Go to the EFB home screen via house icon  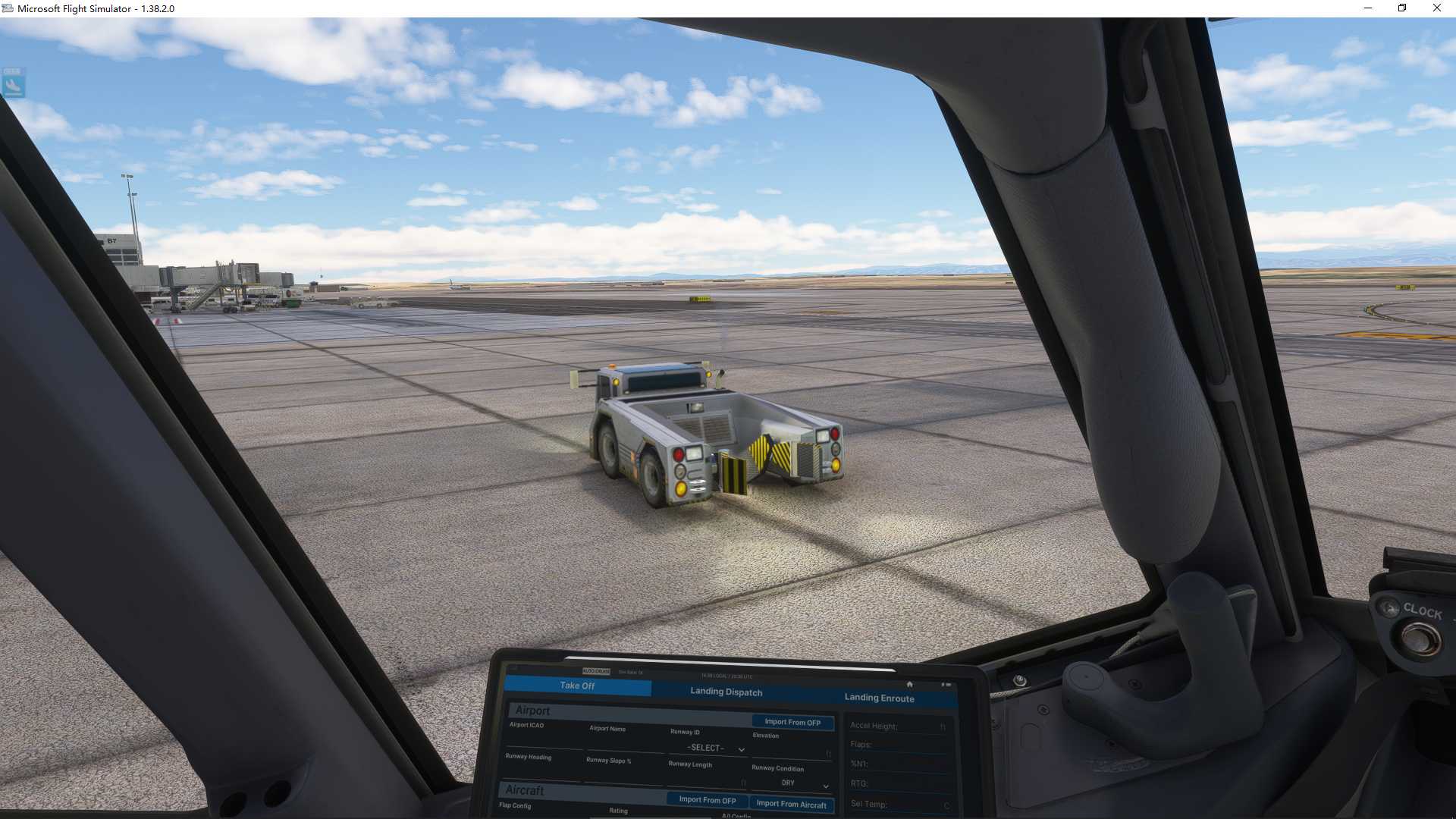910,684
